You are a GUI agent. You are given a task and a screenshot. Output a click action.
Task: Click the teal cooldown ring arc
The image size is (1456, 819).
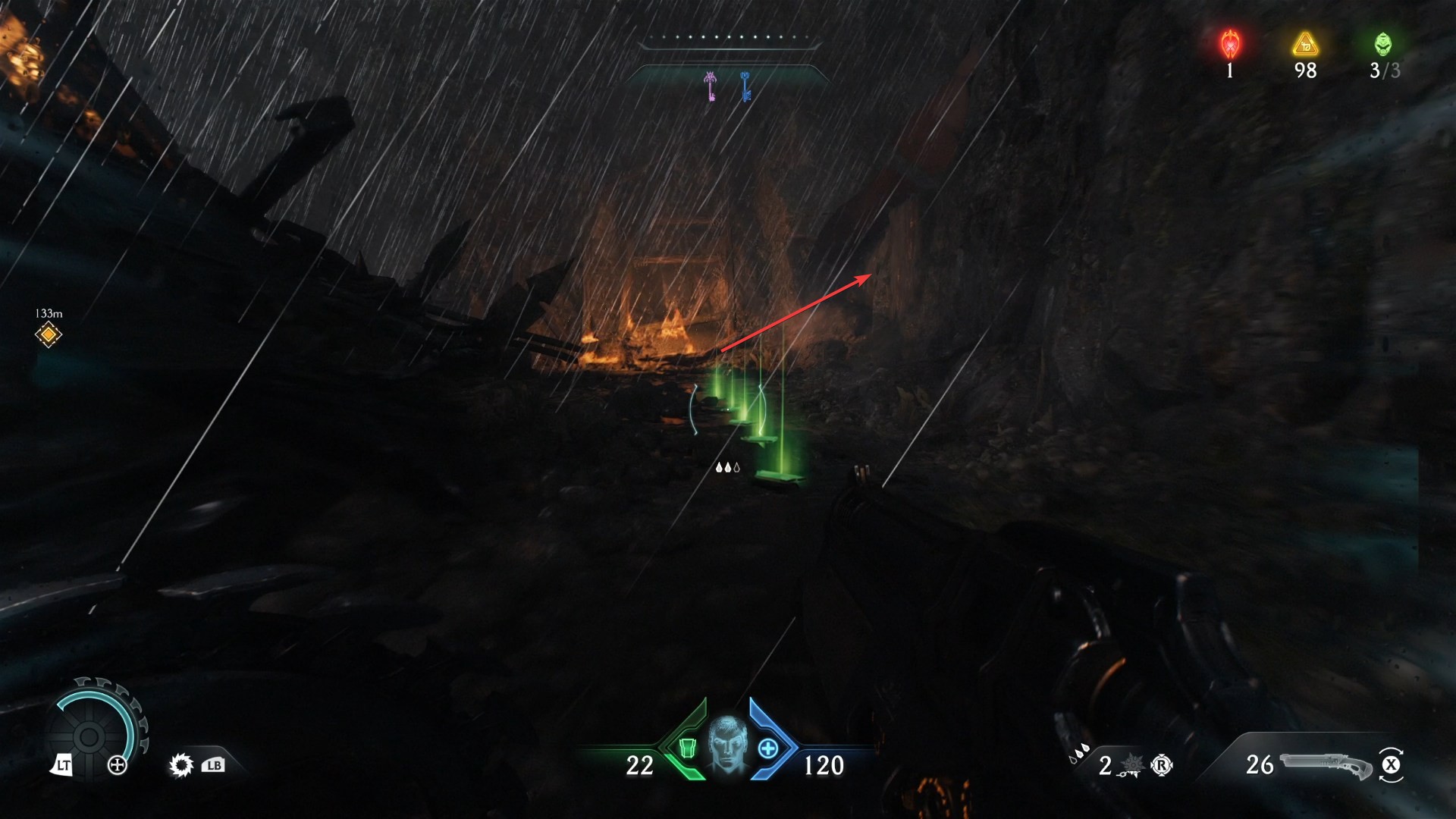(89, 692)
